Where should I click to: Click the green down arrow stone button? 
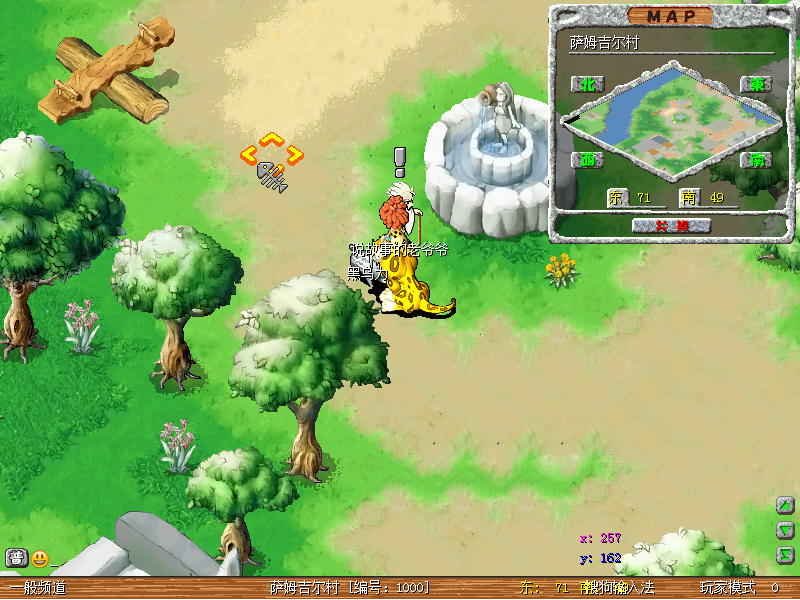pos(785,530)
